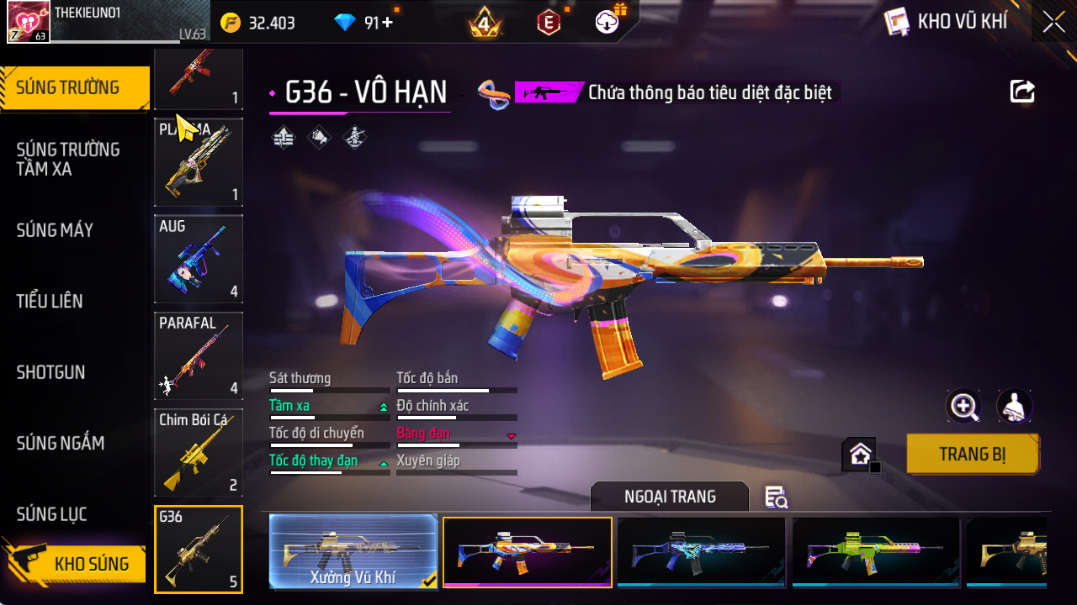The height and width of the screenshot is (605, 1077).
Task: Select the AUG weapon slot
Action: point(198,258)
